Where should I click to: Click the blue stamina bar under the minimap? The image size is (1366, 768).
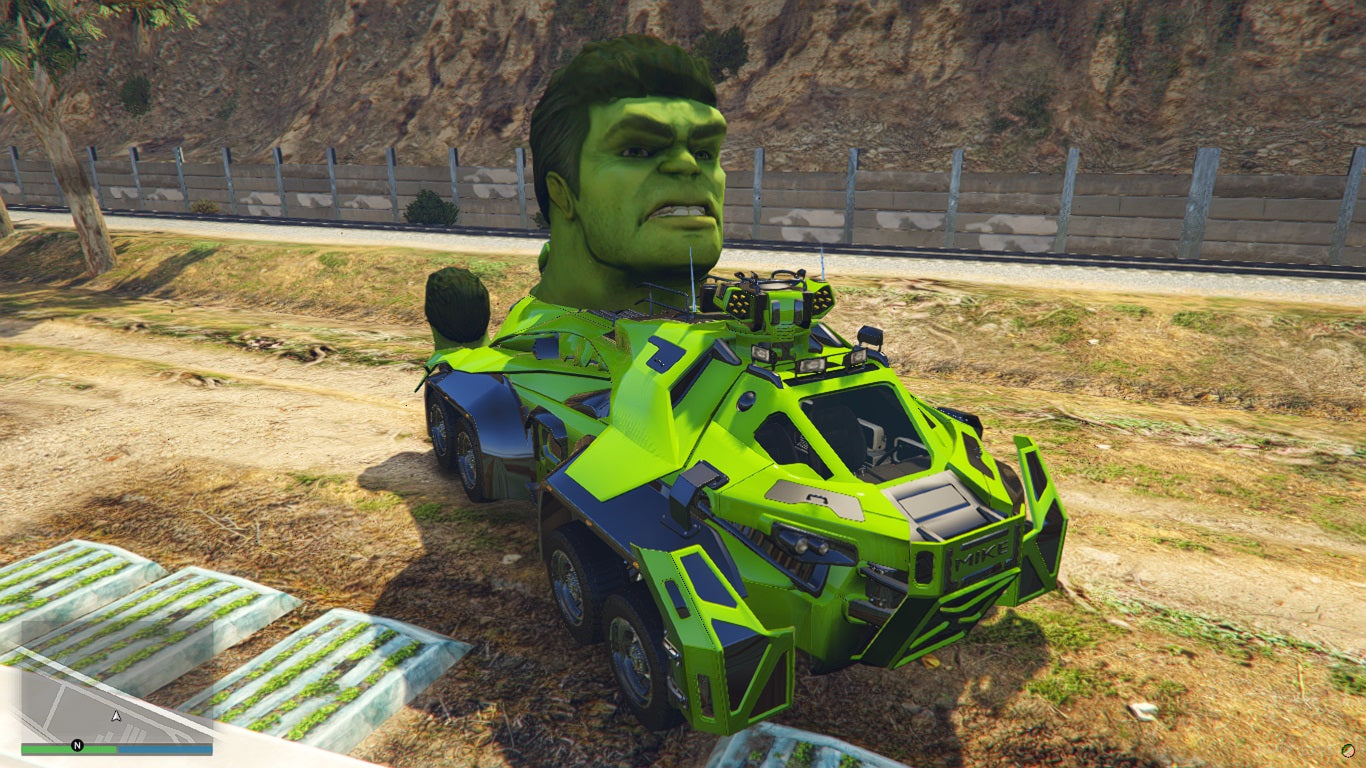tap(166, 748)
